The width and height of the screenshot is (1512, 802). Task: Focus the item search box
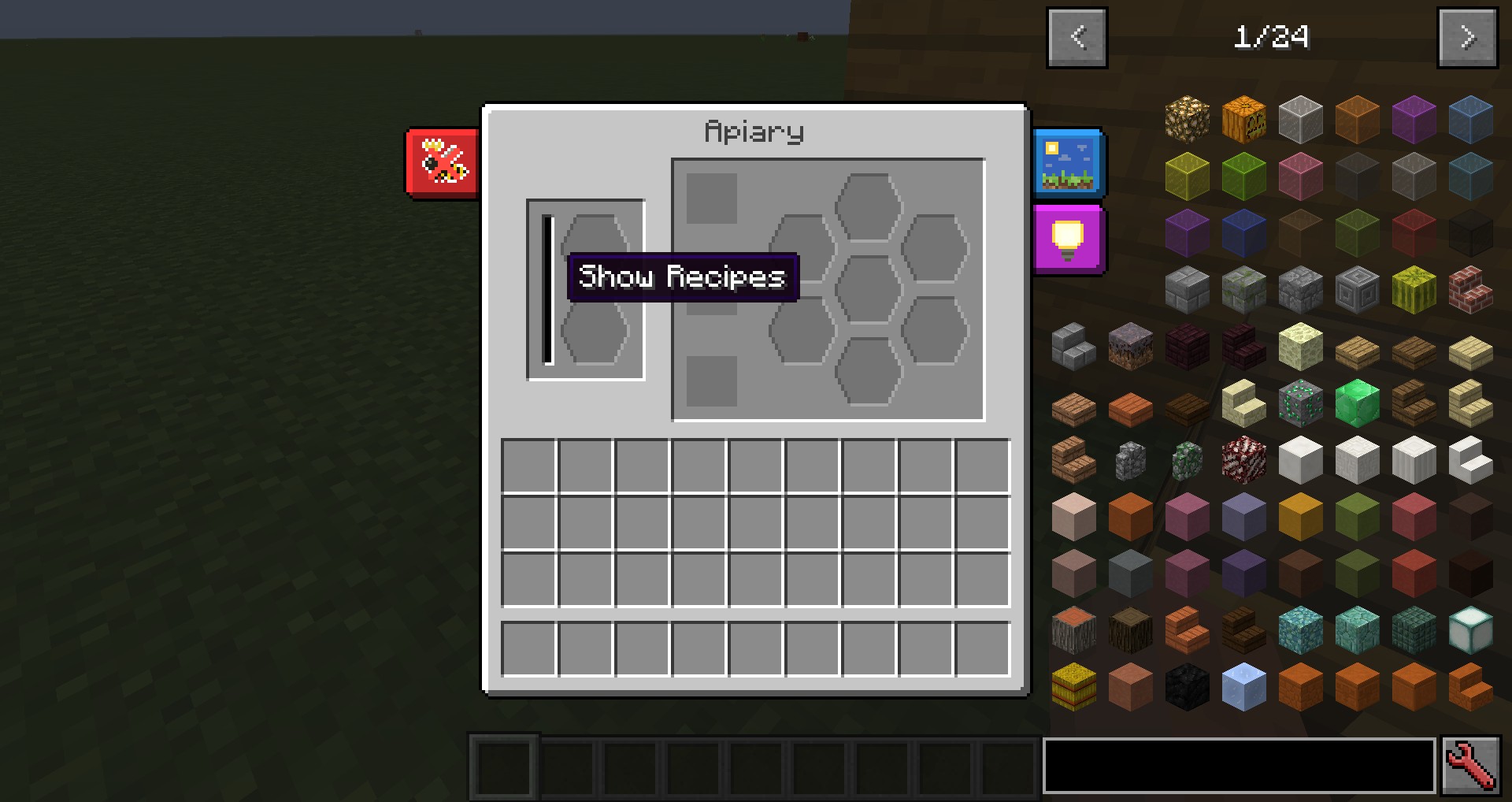point(1239,765)
